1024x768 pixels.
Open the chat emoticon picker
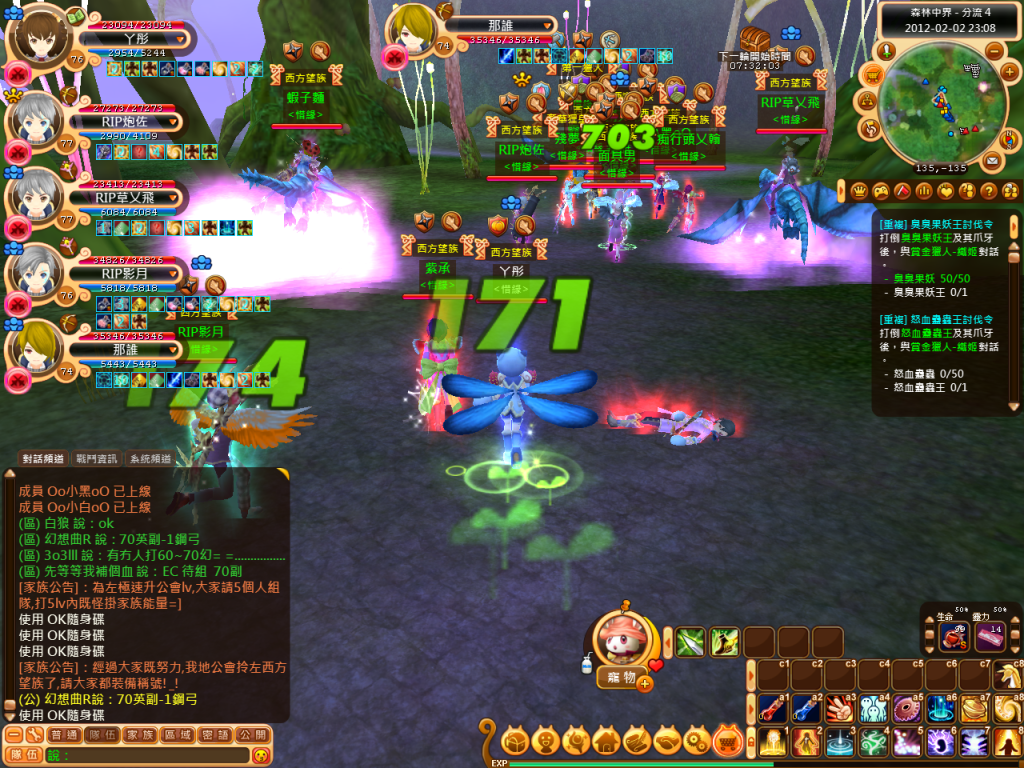coord(262,755)
